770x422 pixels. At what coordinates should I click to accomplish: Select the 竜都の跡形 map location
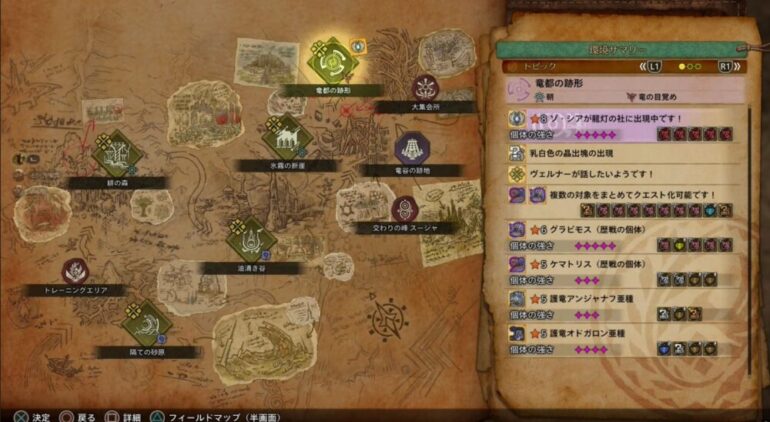[x=328, y=61]
